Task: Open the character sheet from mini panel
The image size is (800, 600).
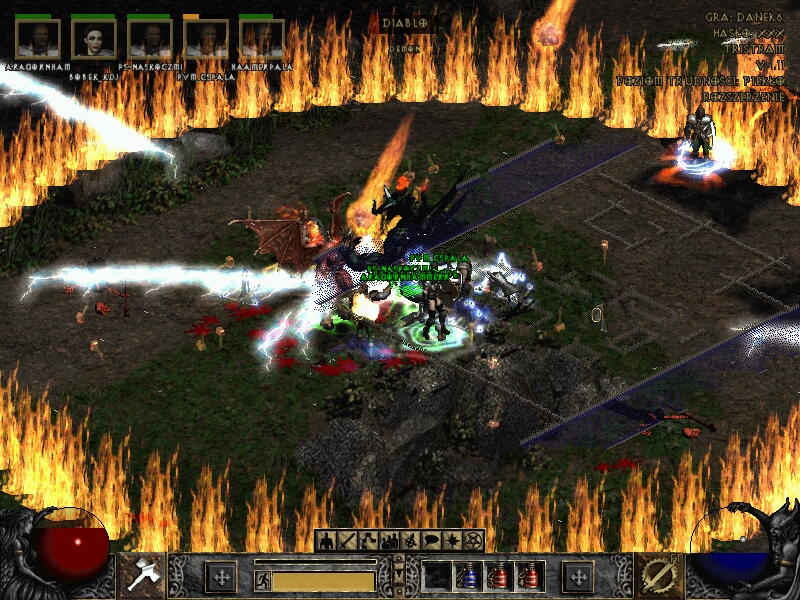Action: [327, 541]
